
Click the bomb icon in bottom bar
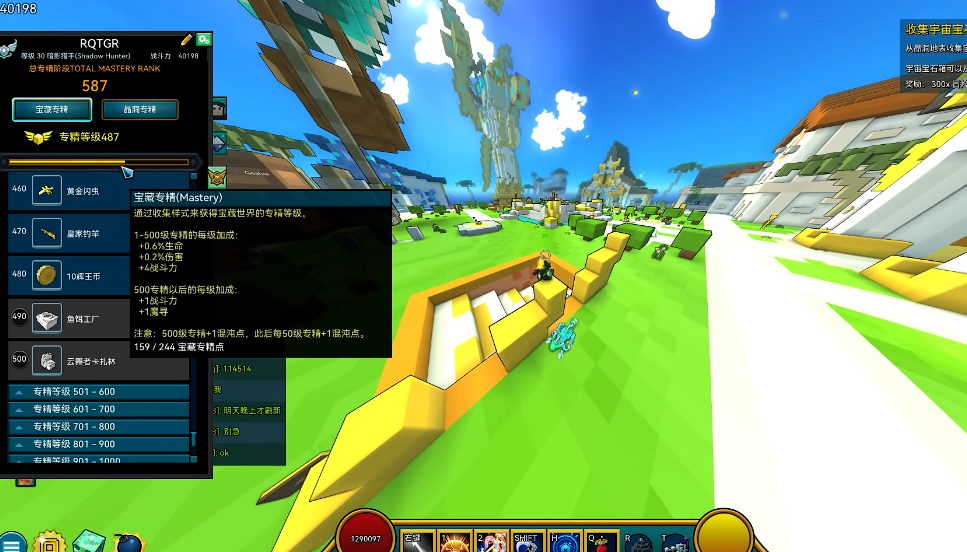[129, 543]
